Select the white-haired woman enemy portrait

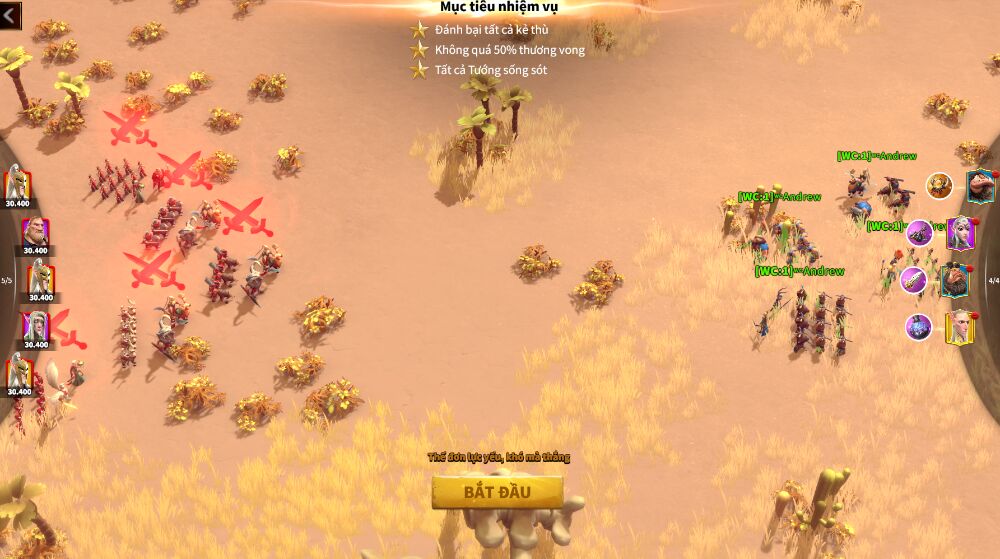(35, 326)
